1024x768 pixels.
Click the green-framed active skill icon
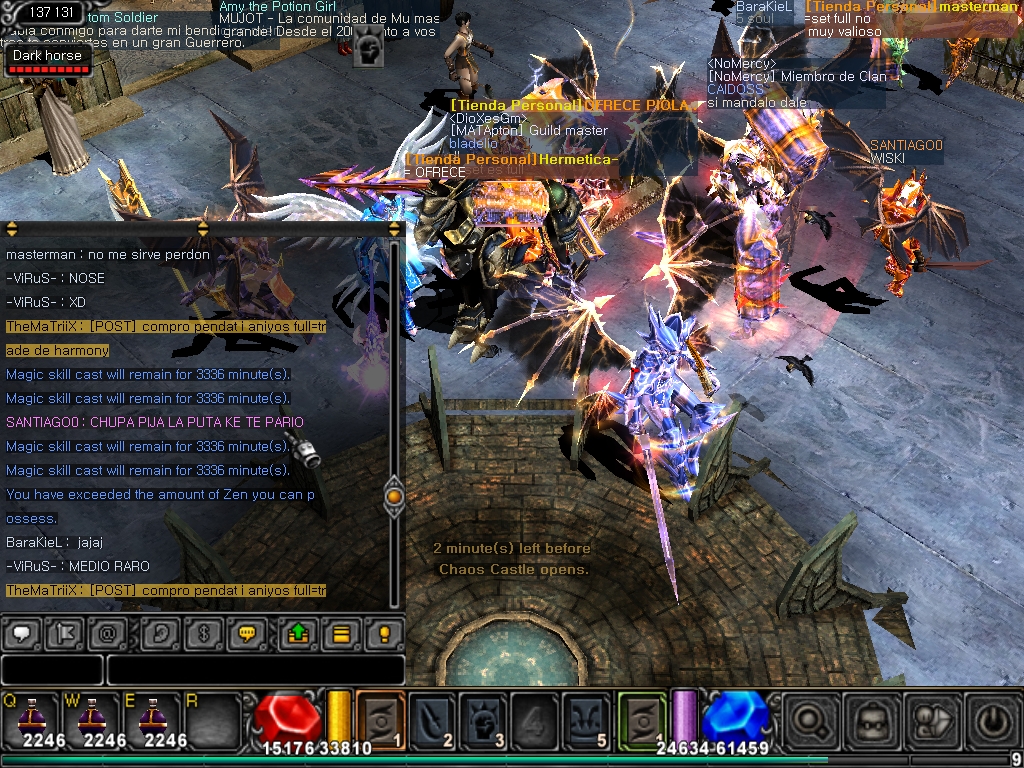[642, 718]
